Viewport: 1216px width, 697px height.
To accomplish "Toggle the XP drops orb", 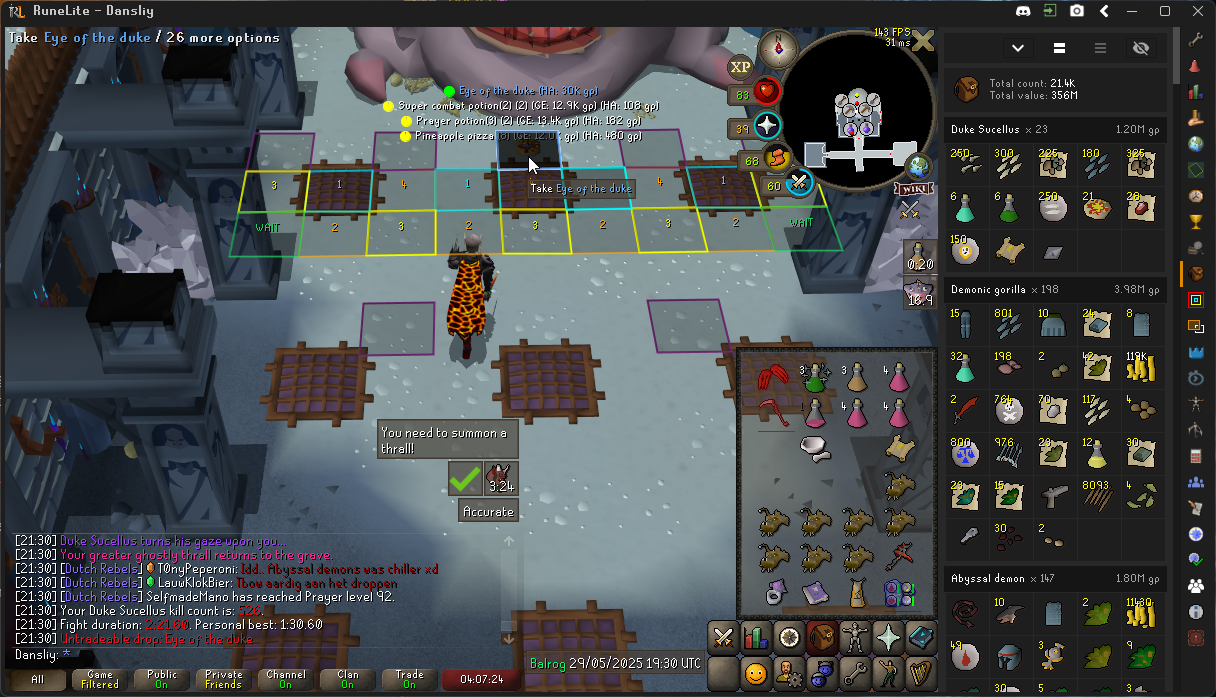I will 740,67.
